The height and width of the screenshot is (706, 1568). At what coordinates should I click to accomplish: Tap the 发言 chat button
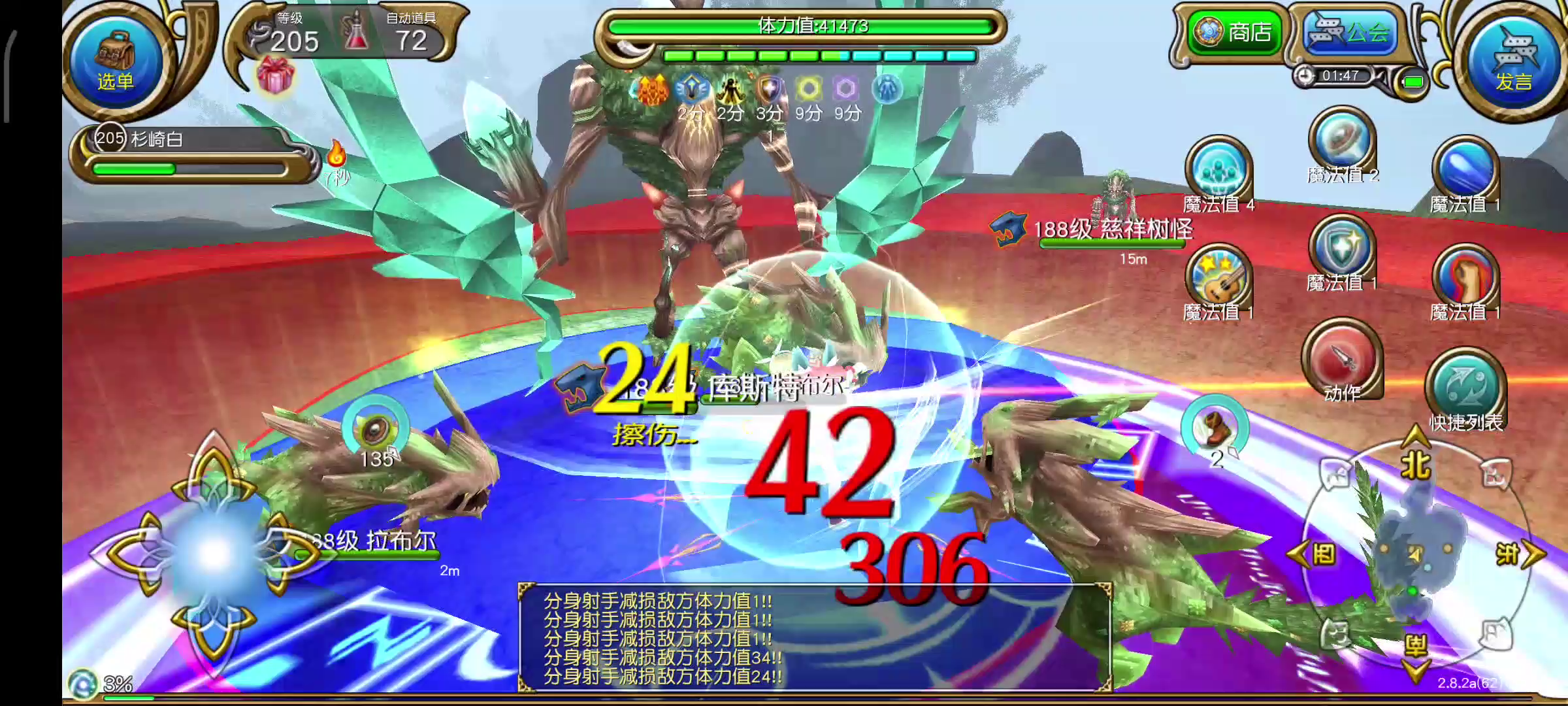point(1513,59)
